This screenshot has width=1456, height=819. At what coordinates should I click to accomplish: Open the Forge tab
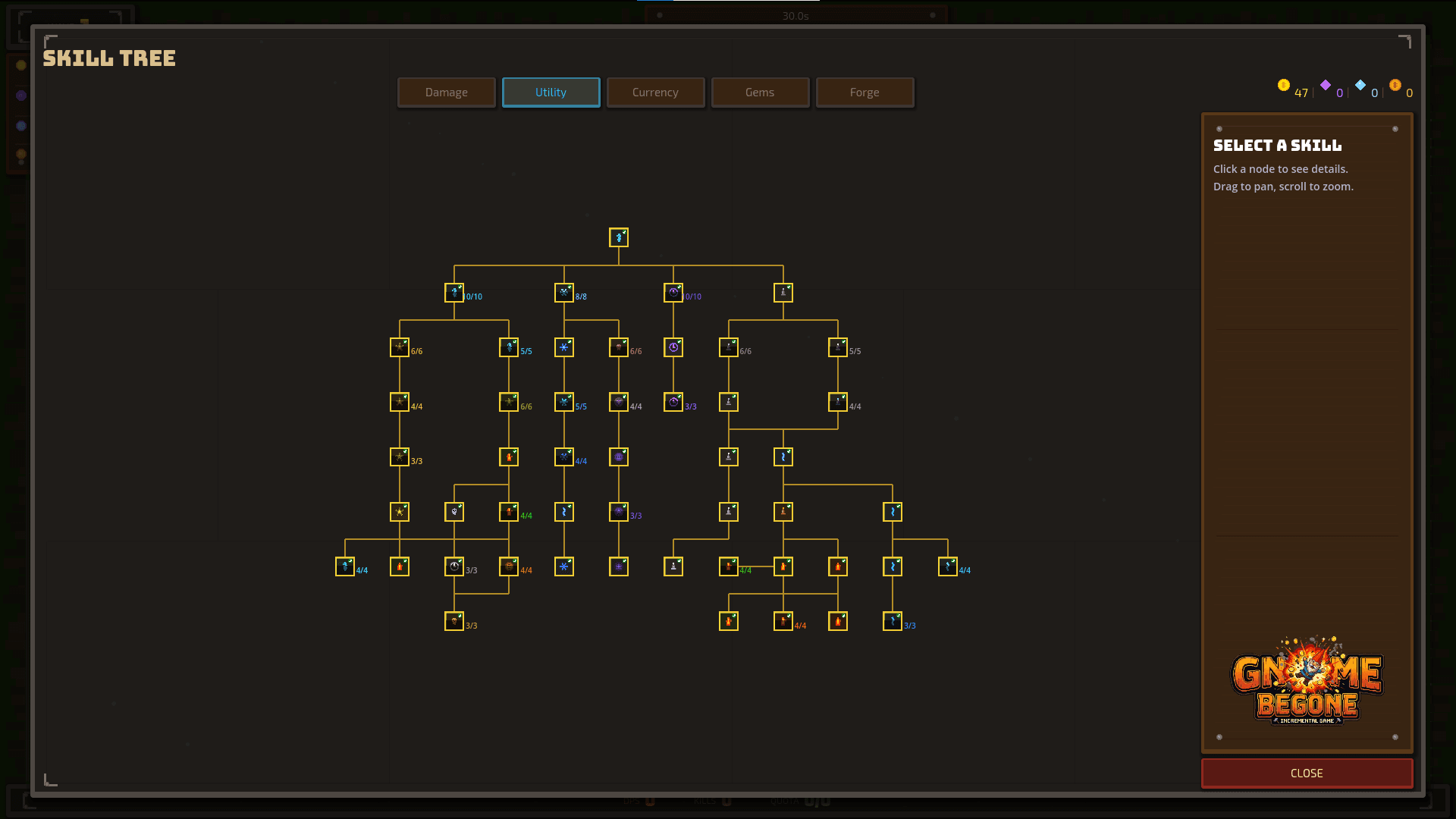click(x=864, y=92)
